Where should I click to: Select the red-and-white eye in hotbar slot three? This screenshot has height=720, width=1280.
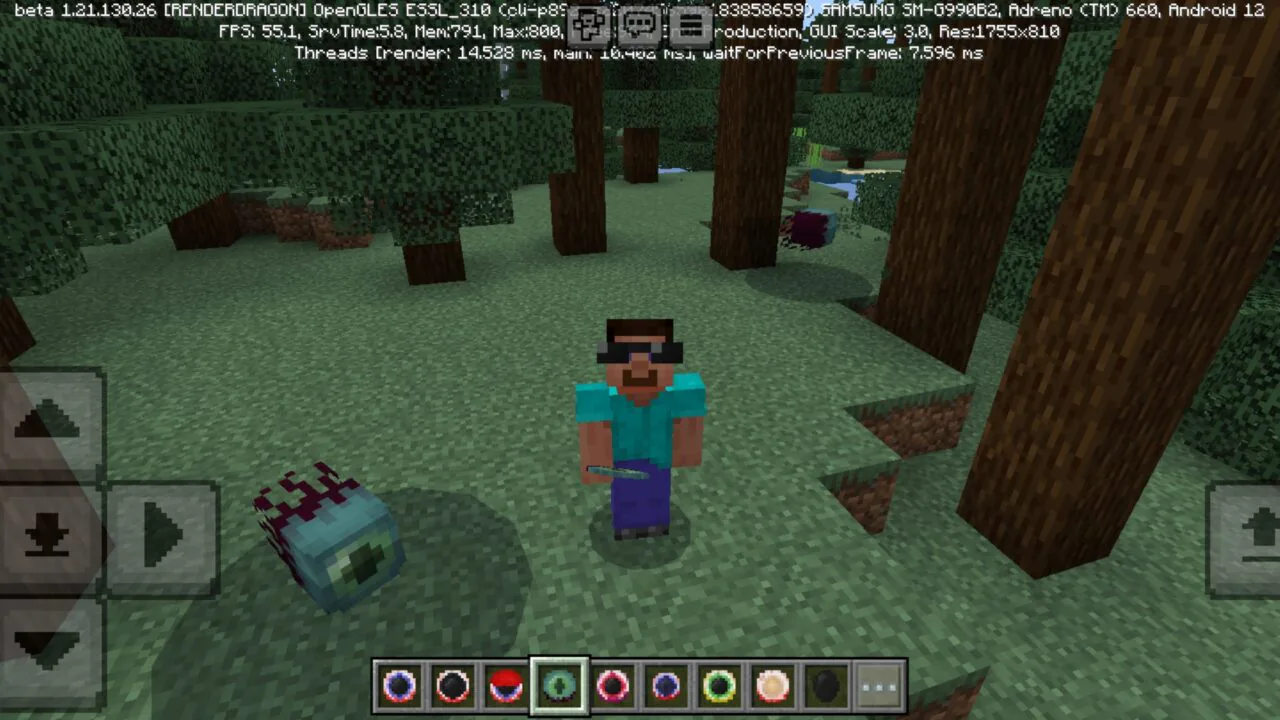click(x=505, y=684)
